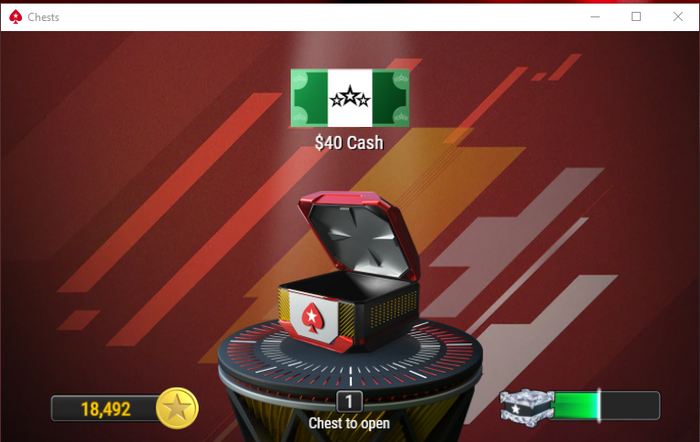The image size is (700, 442).
Task: Select the gold star coin icon
Action: tap(178, 408)
